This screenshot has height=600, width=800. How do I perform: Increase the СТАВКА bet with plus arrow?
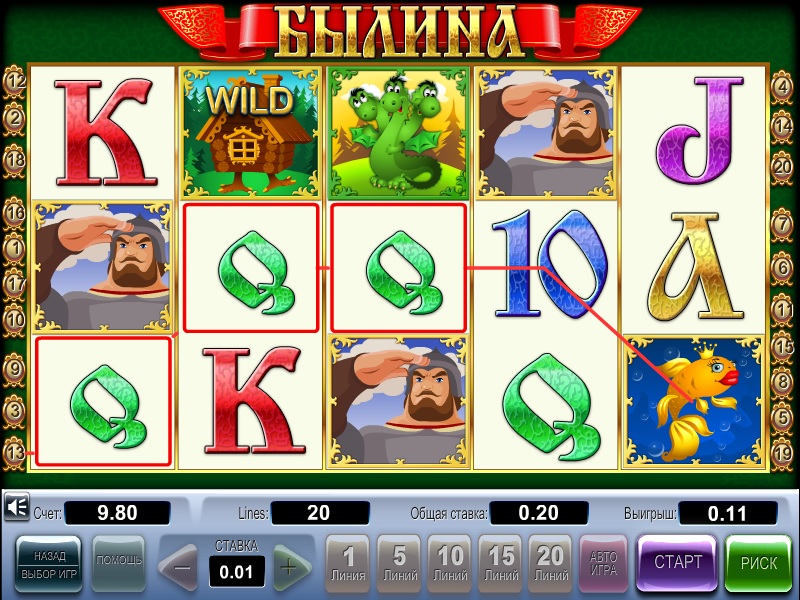290,567
